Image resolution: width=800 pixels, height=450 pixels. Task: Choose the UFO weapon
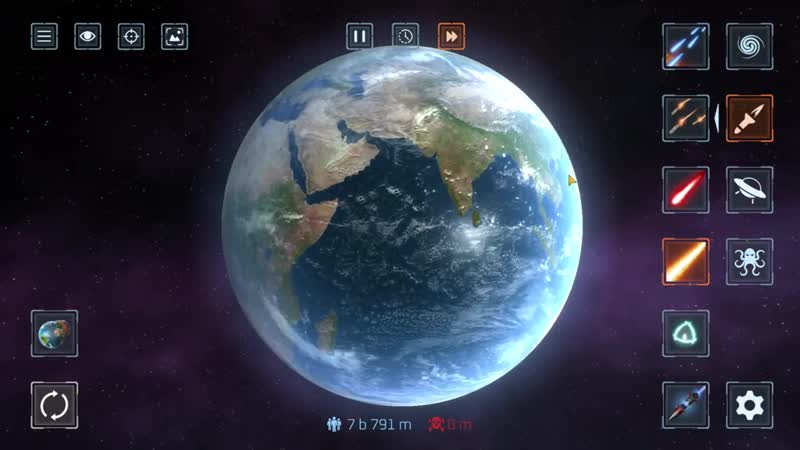[749, 189]
